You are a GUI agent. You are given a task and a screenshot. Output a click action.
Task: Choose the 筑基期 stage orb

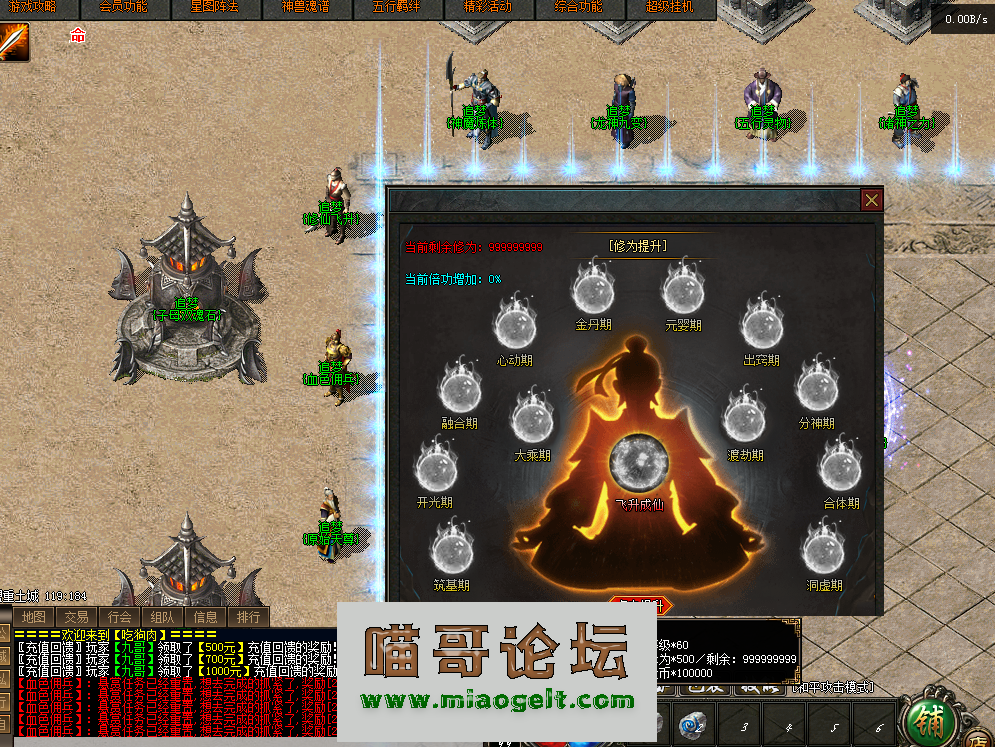click(x=451, y=552)
